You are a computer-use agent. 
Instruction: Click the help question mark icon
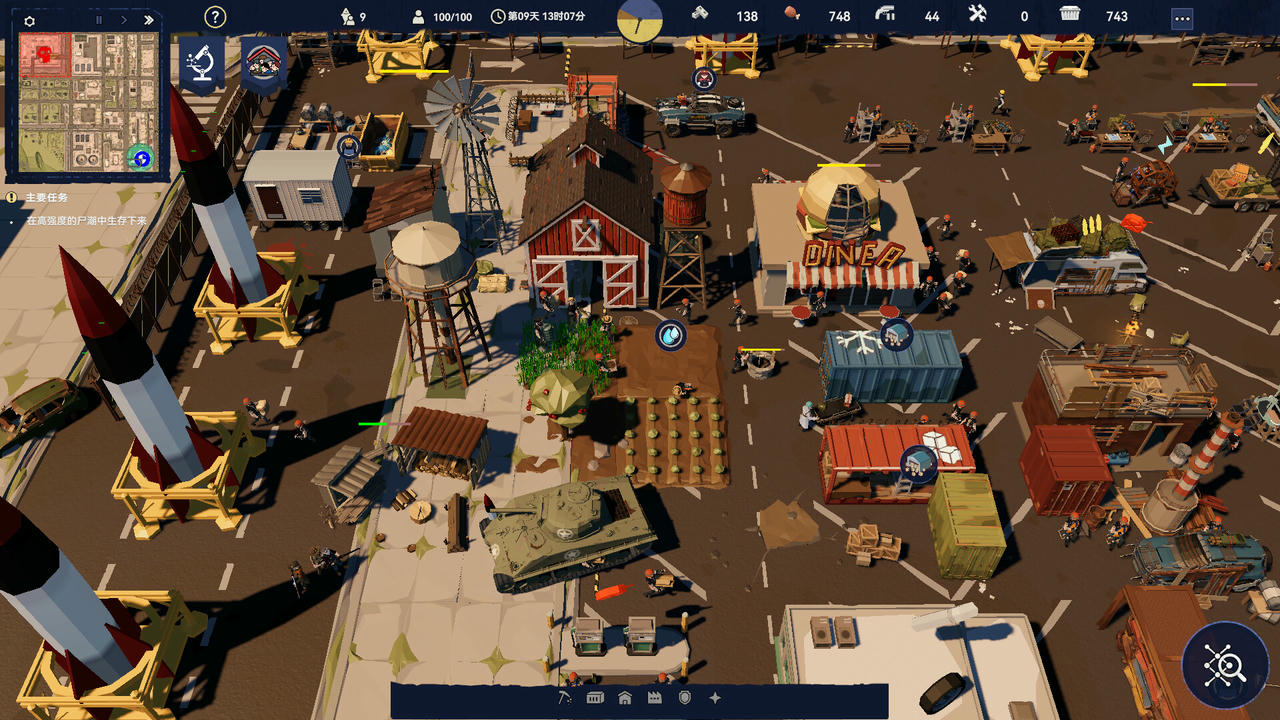(213, 15)
